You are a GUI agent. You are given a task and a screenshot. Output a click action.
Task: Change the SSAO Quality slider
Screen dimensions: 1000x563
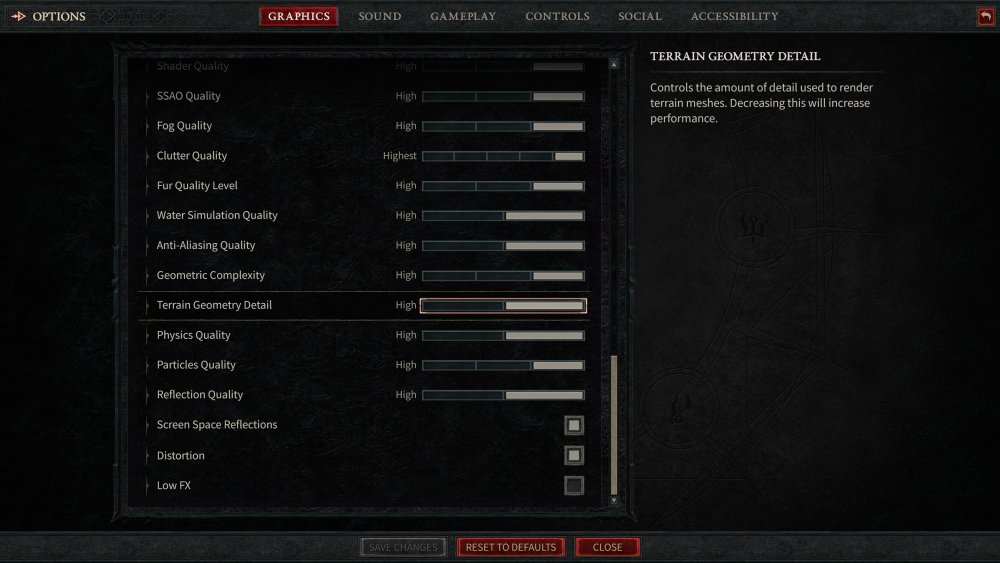tap(503, 97)
